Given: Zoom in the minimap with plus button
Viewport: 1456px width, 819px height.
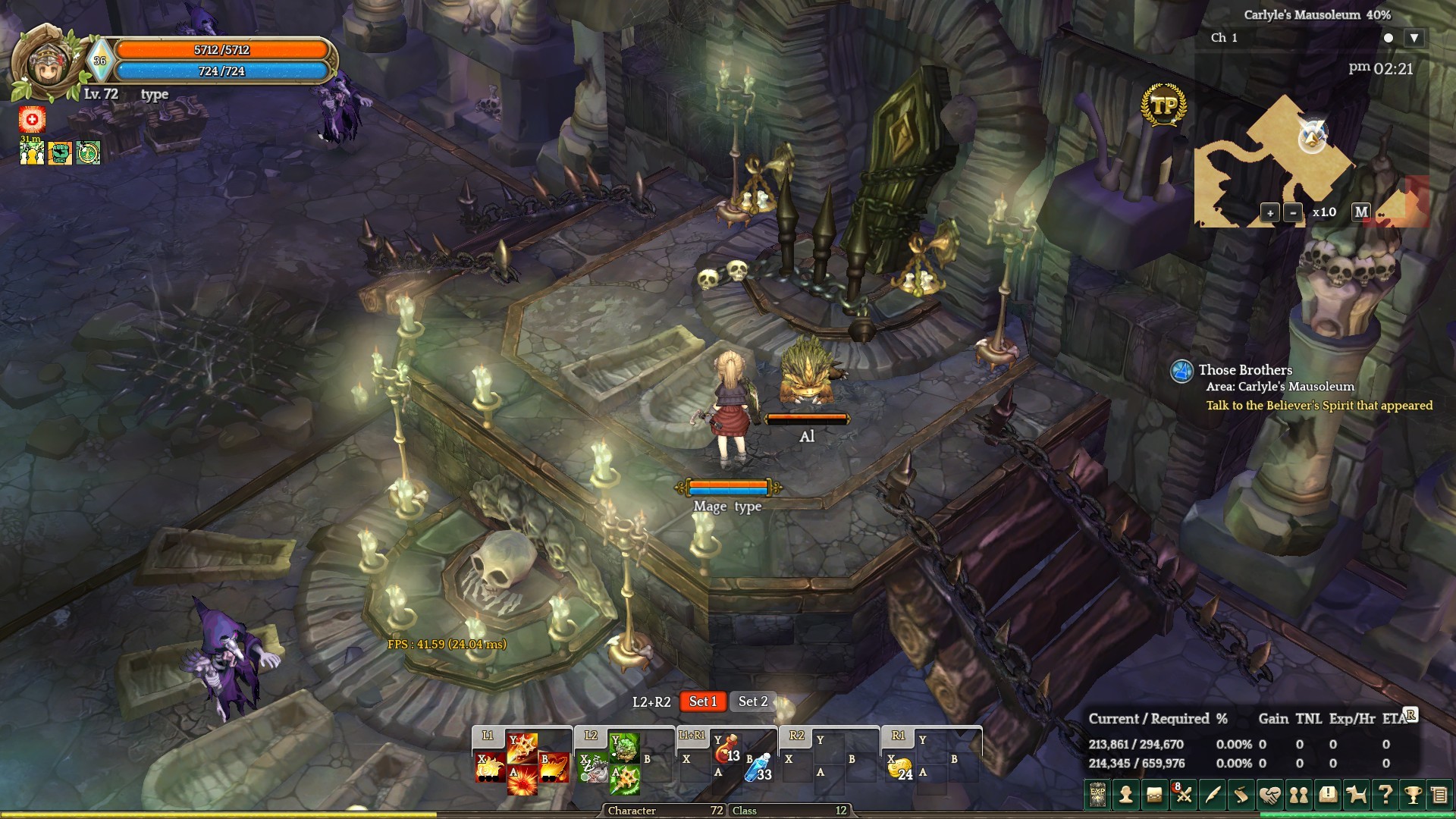Looking at the screenshot, I should (1269, 213).
